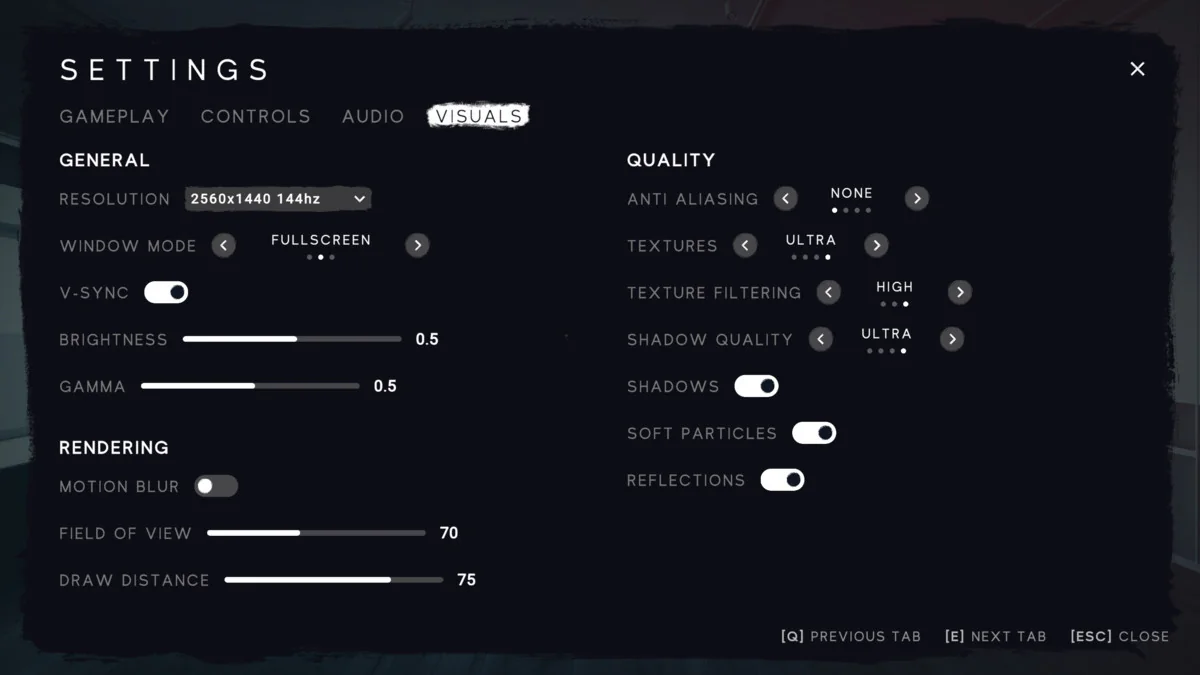The width and height of the screenshot is (1200, 675).
Task: Click the next Window Mode arrow
Action: pyautogui.click(x=417, y=245)
